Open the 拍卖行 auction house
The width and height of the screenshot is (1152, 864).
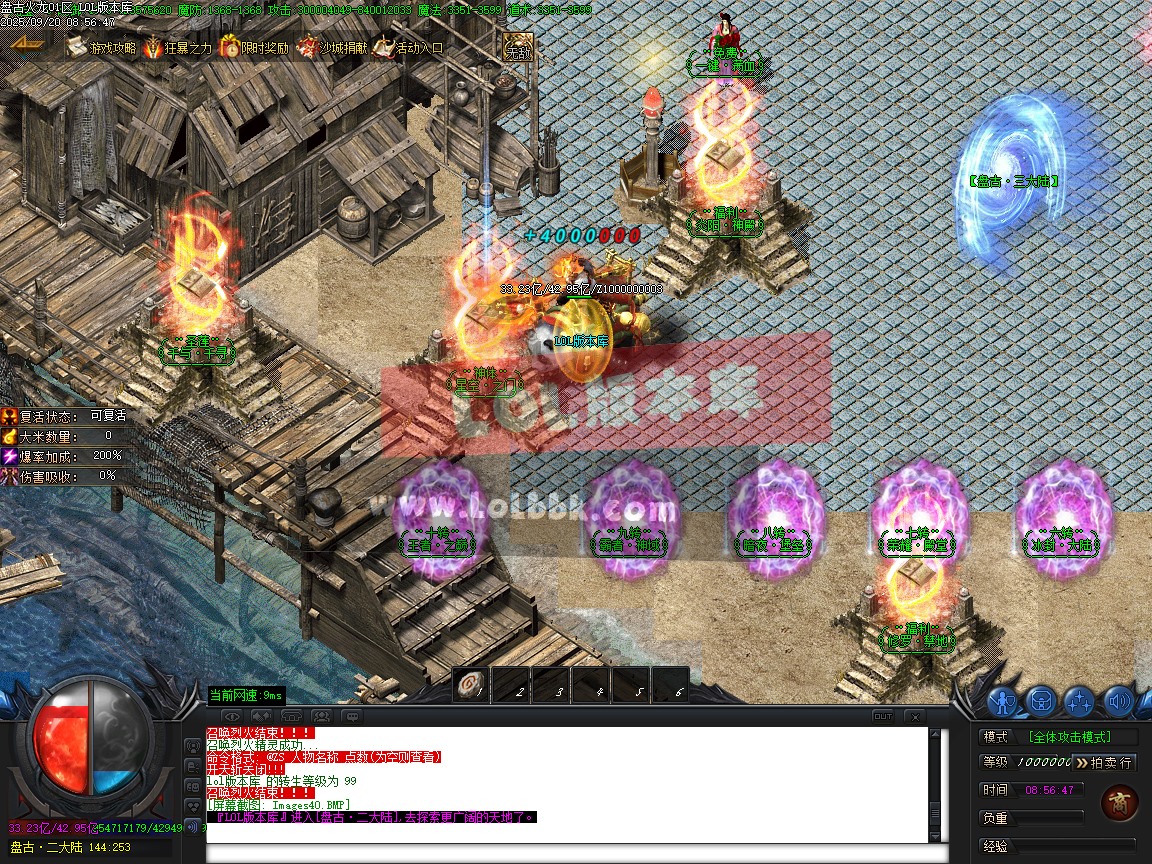[1104, 763]
